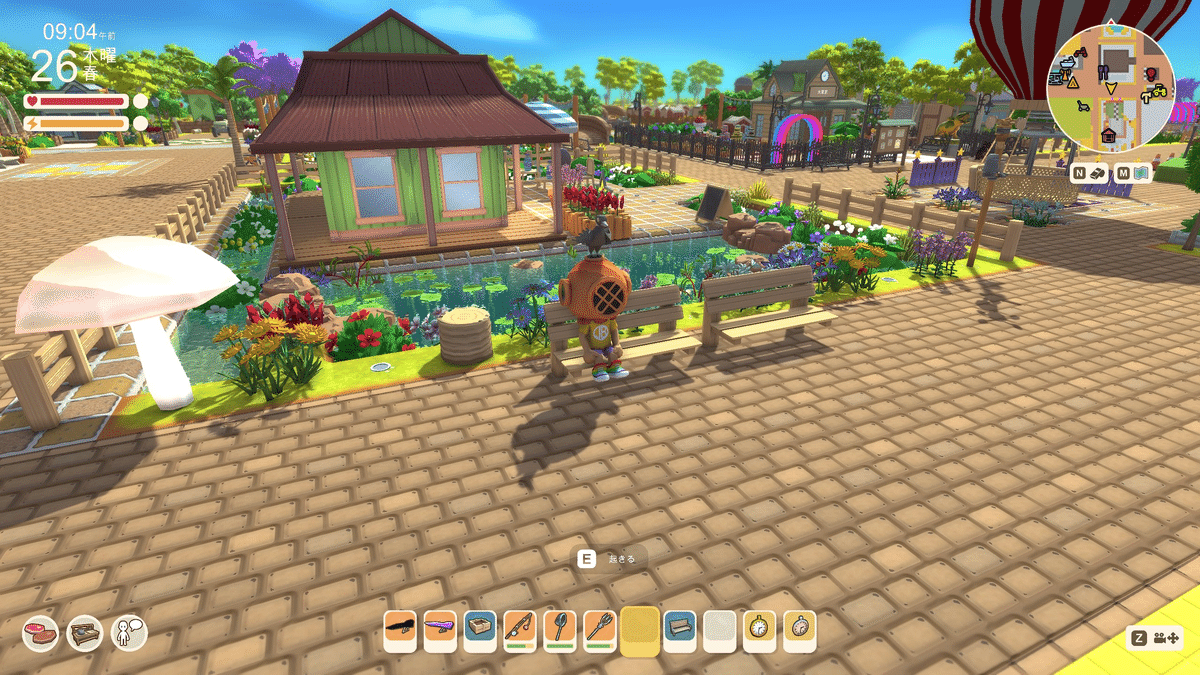
Task: Select the fishing rod hotbar slot
Action: coord(520,630)
